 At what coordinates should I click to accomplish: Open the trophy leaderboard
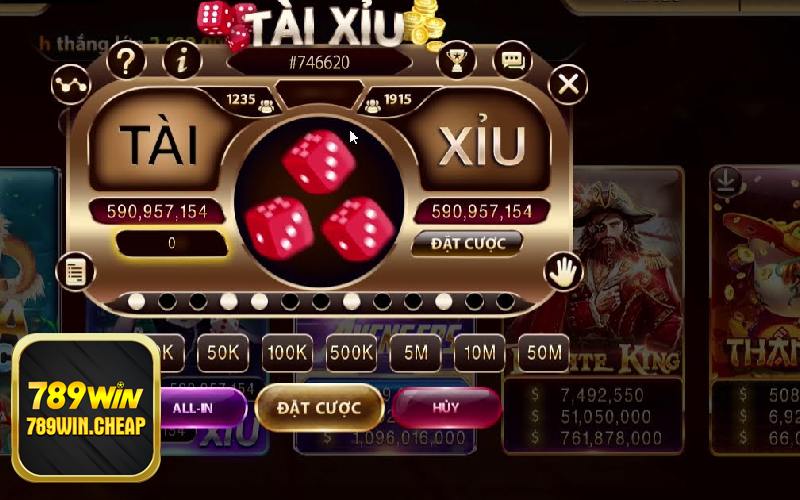456,62
